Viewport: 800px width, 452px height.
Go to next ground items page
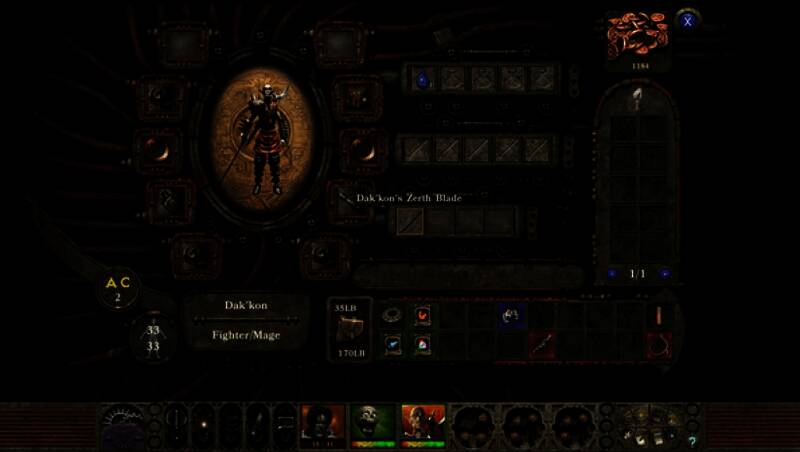(x=664, y=273)
